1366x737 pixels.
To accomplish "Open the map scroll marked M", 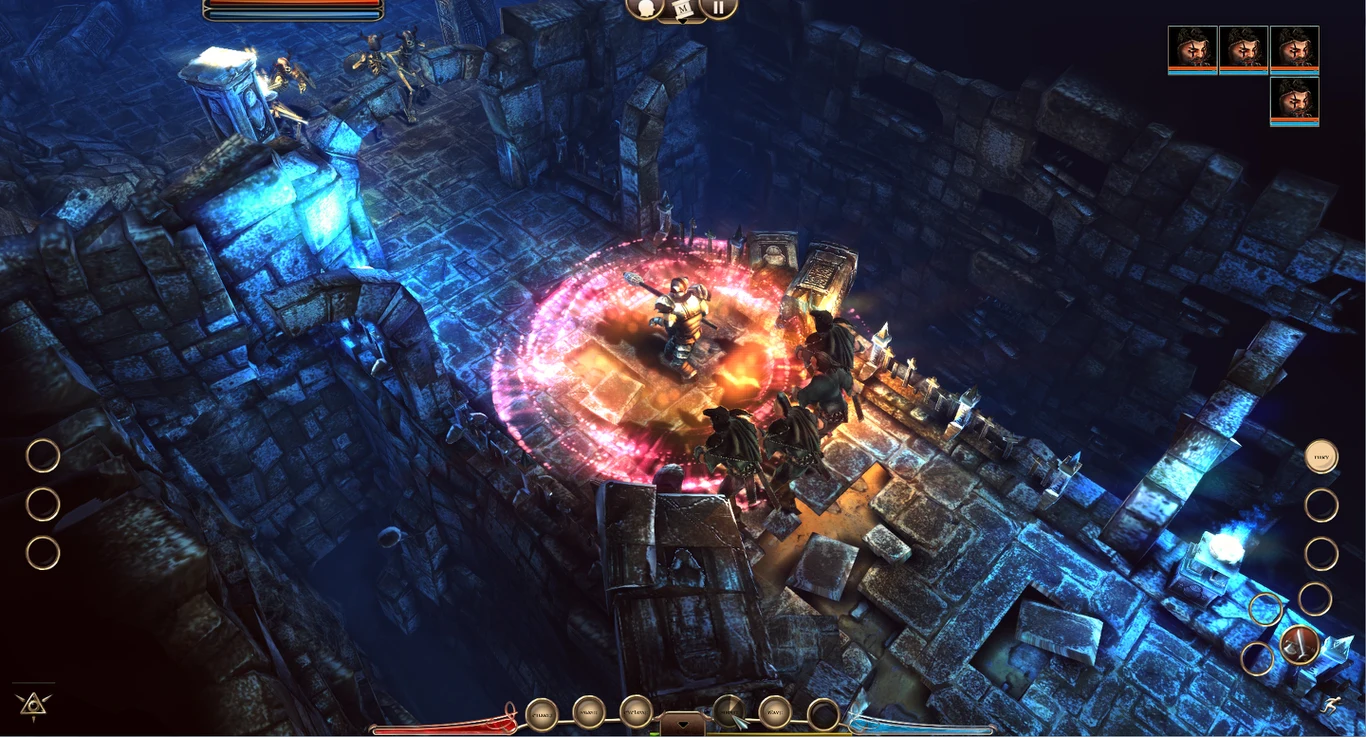I will [683, 9].
